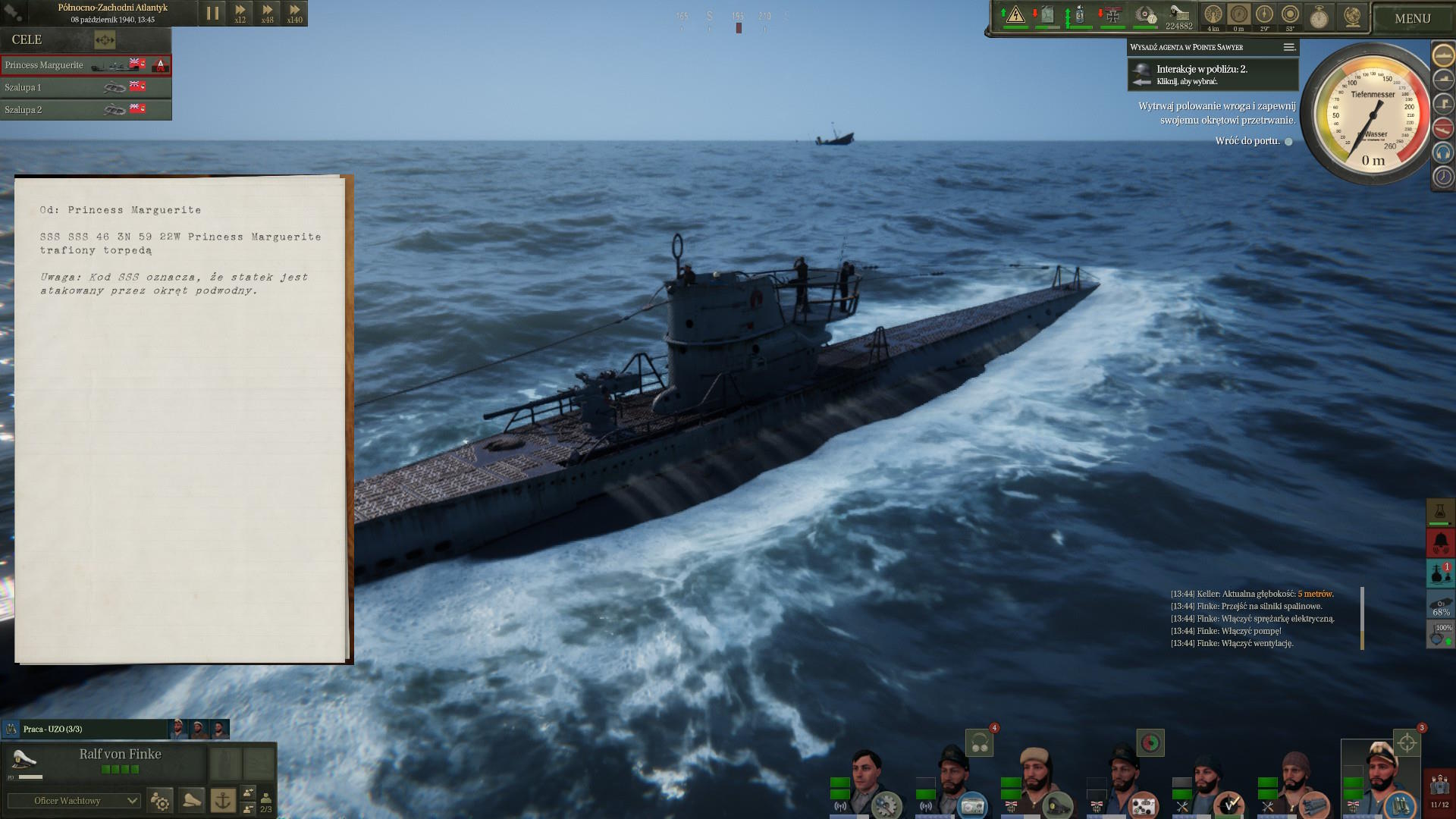
Task: Open the crew overview 11/12 button
Action: pyautogui.click(x=1439, y=791)
